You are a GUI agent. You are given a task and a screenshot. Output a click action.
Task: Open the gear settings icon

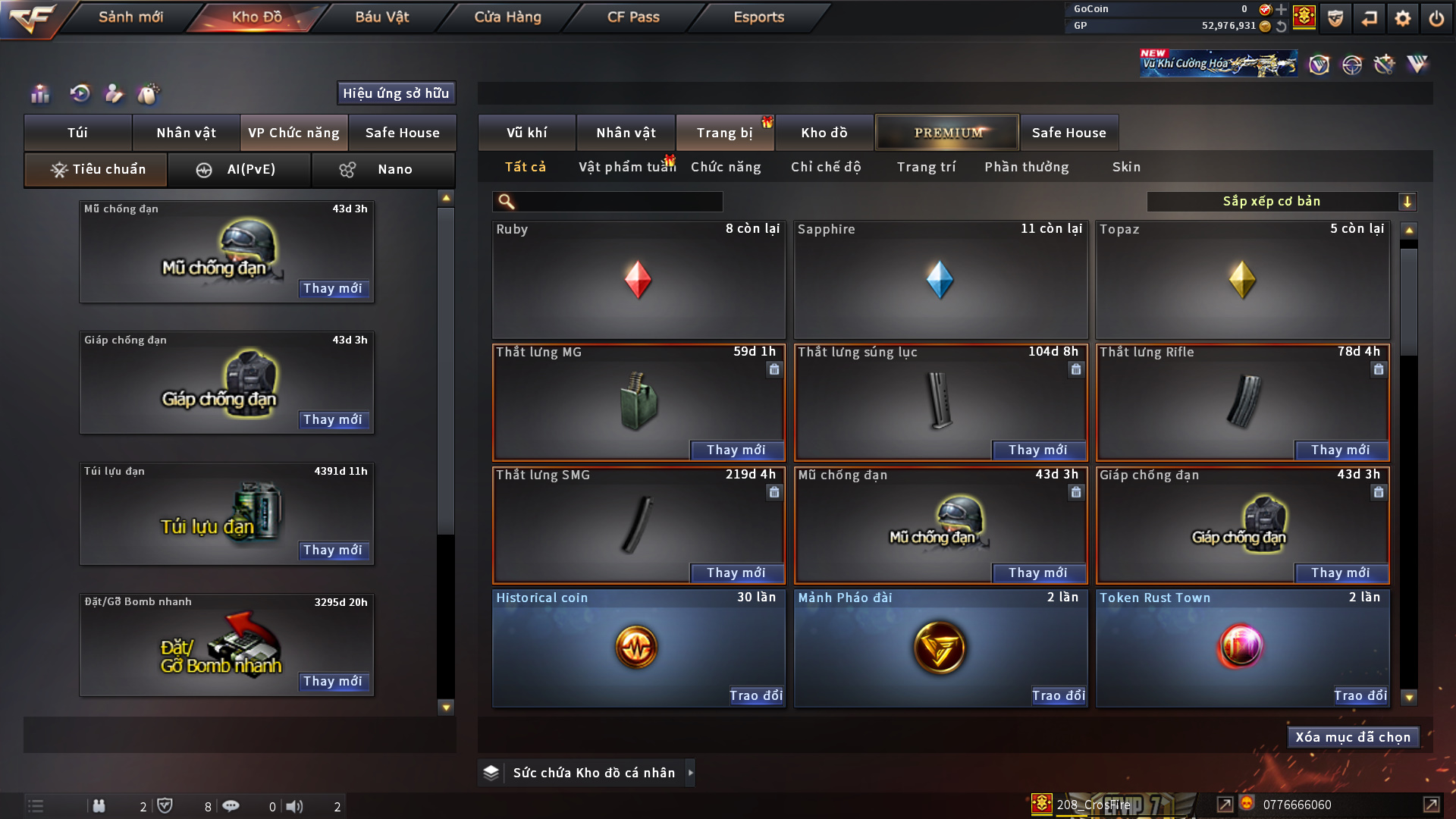(x=1402, y=18)
